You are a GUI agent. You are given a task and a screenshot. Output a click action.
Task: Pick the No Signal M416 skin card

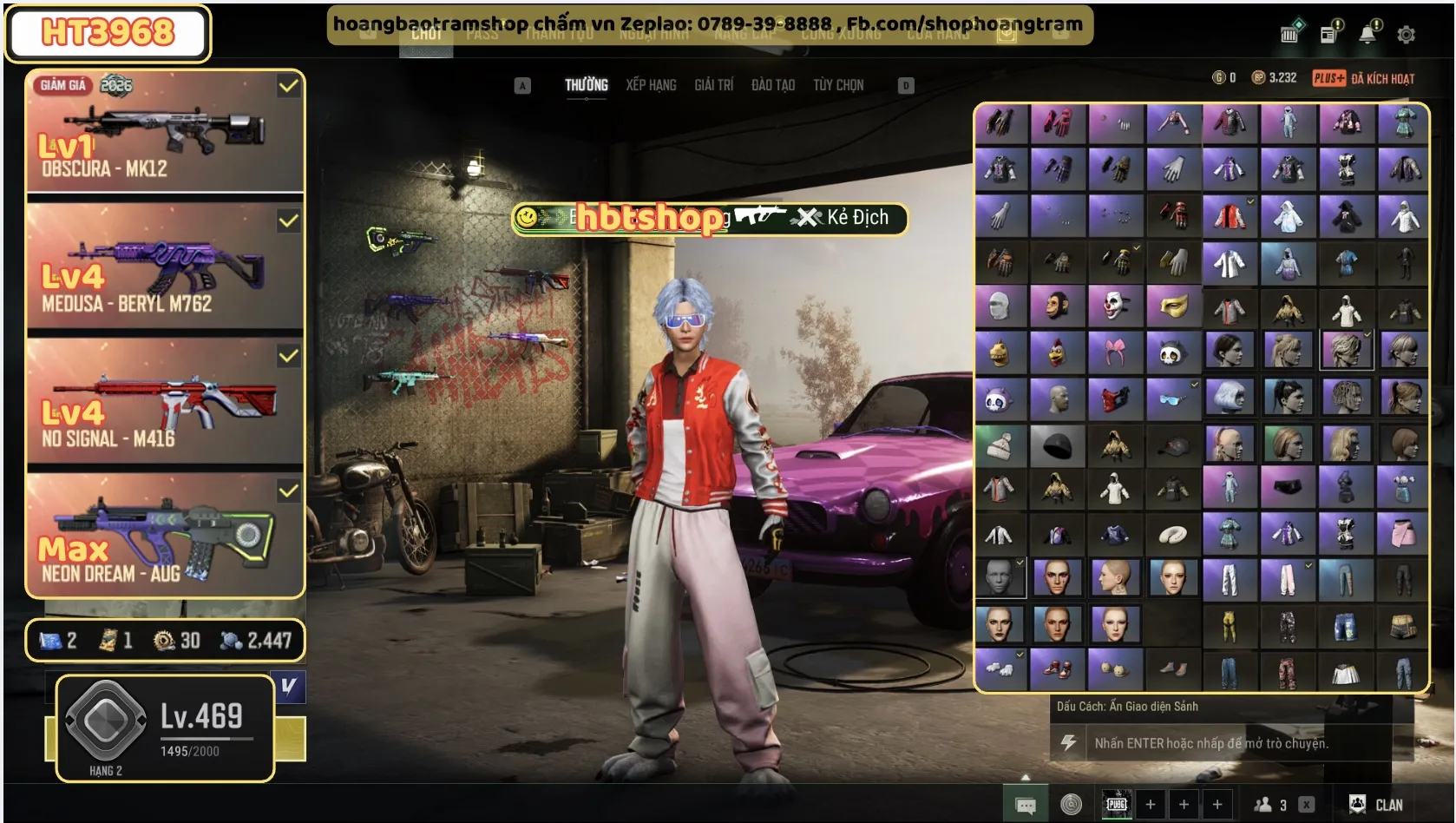(x=165, y=403)
